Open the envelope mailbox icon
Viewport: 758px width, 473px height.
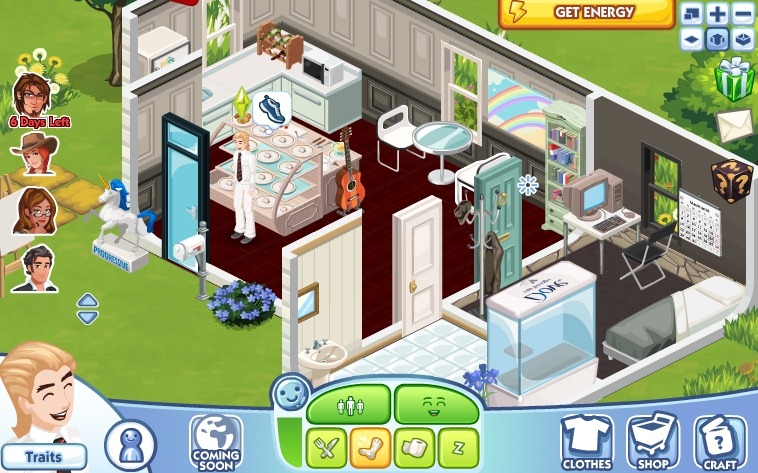(732, 125)
